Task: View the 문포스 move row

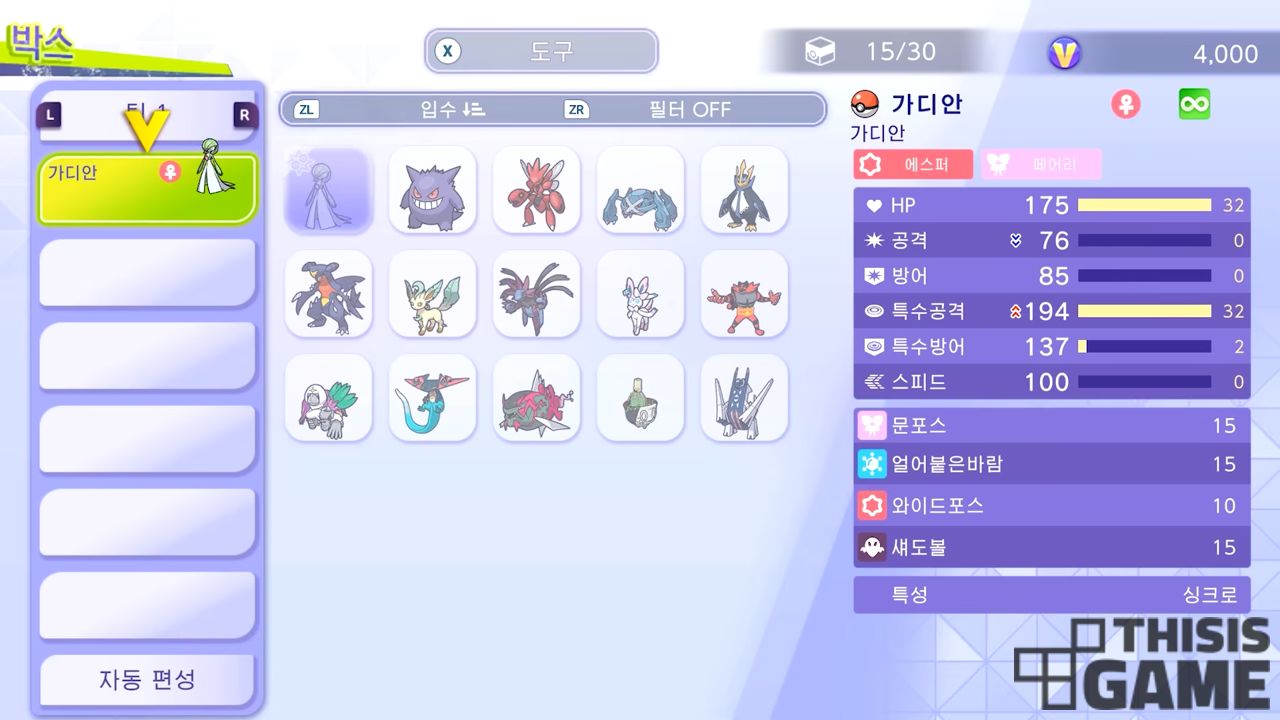Action: coord(1051,426)
